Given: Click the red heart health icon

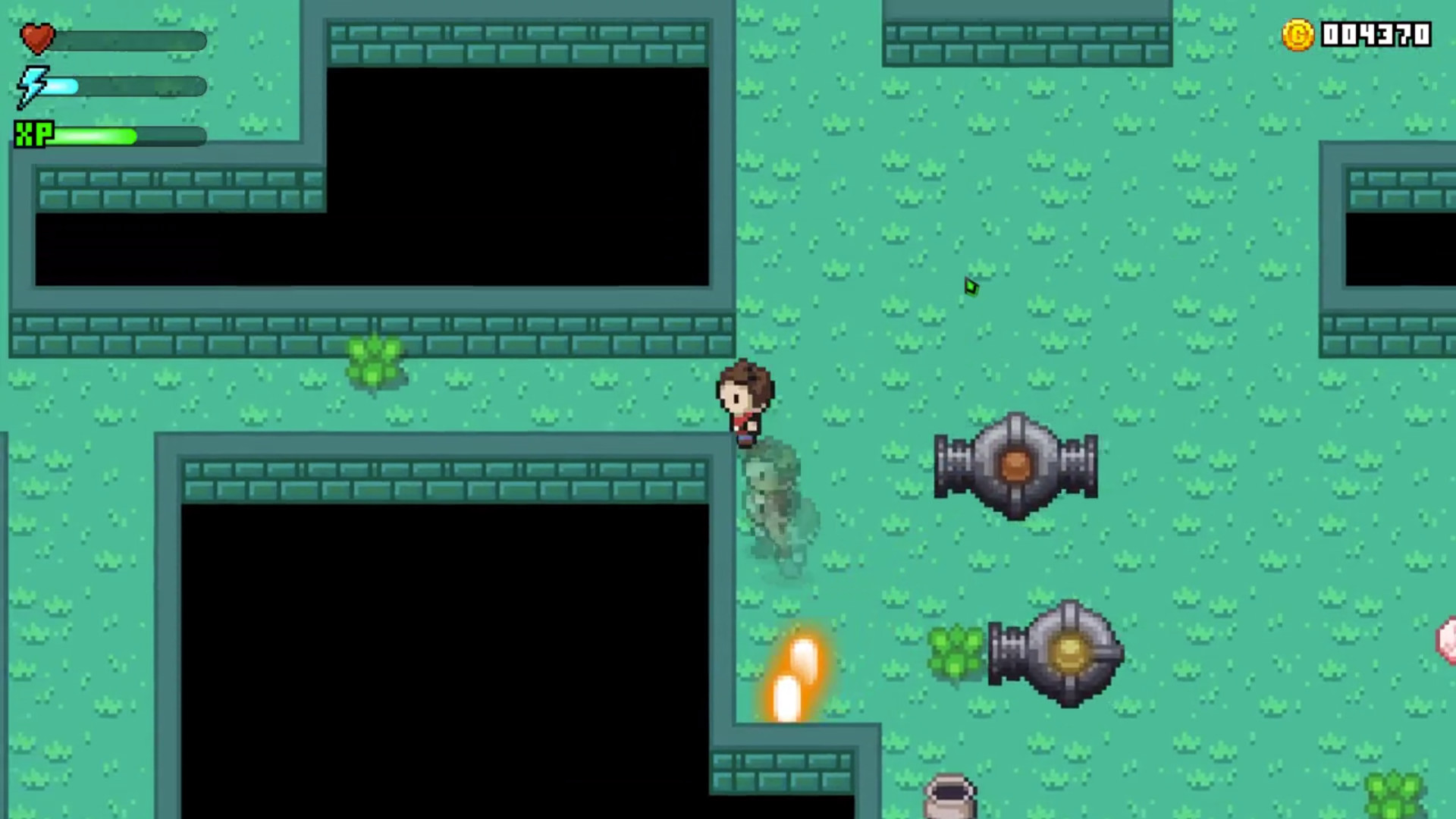Looking at the screenshot, I should coord(36,38).
